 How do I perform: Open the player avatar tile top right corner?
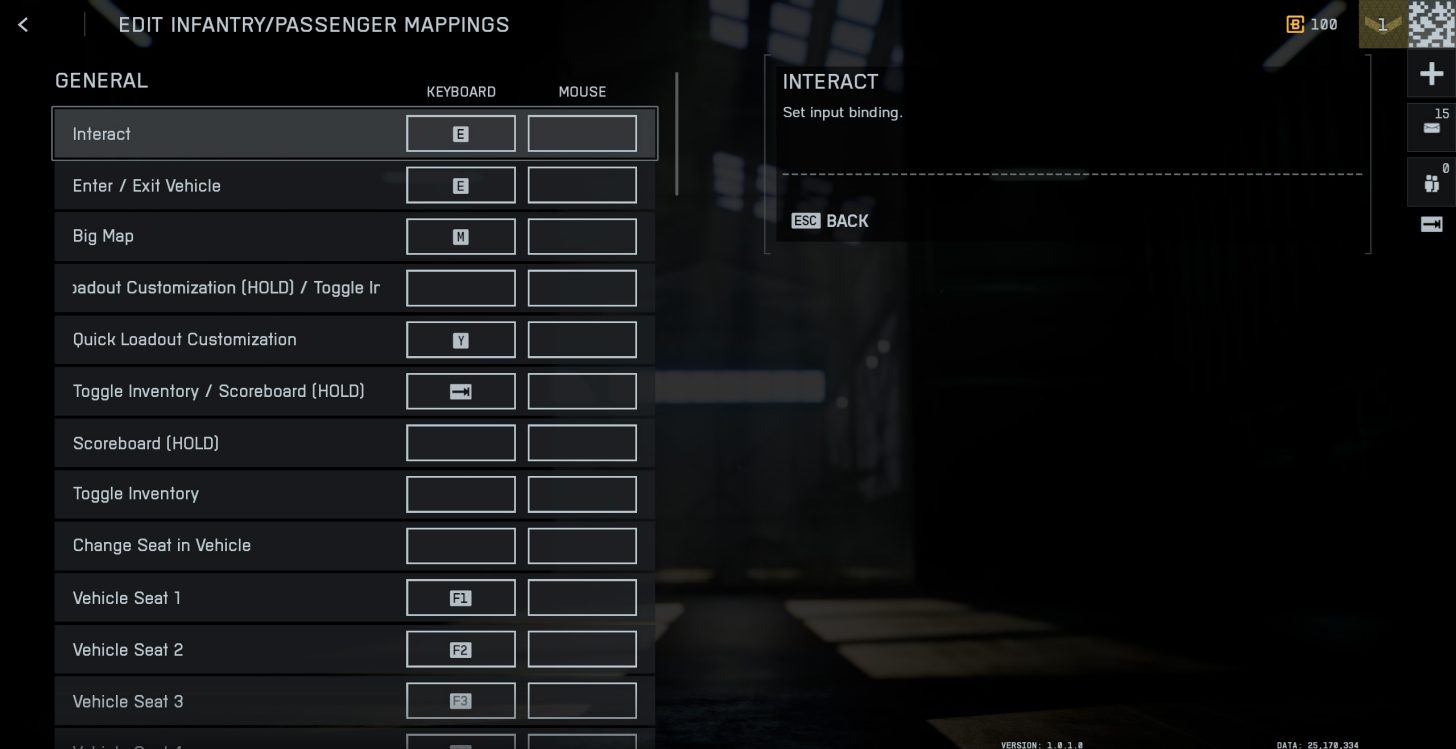tap(1430, 24)
